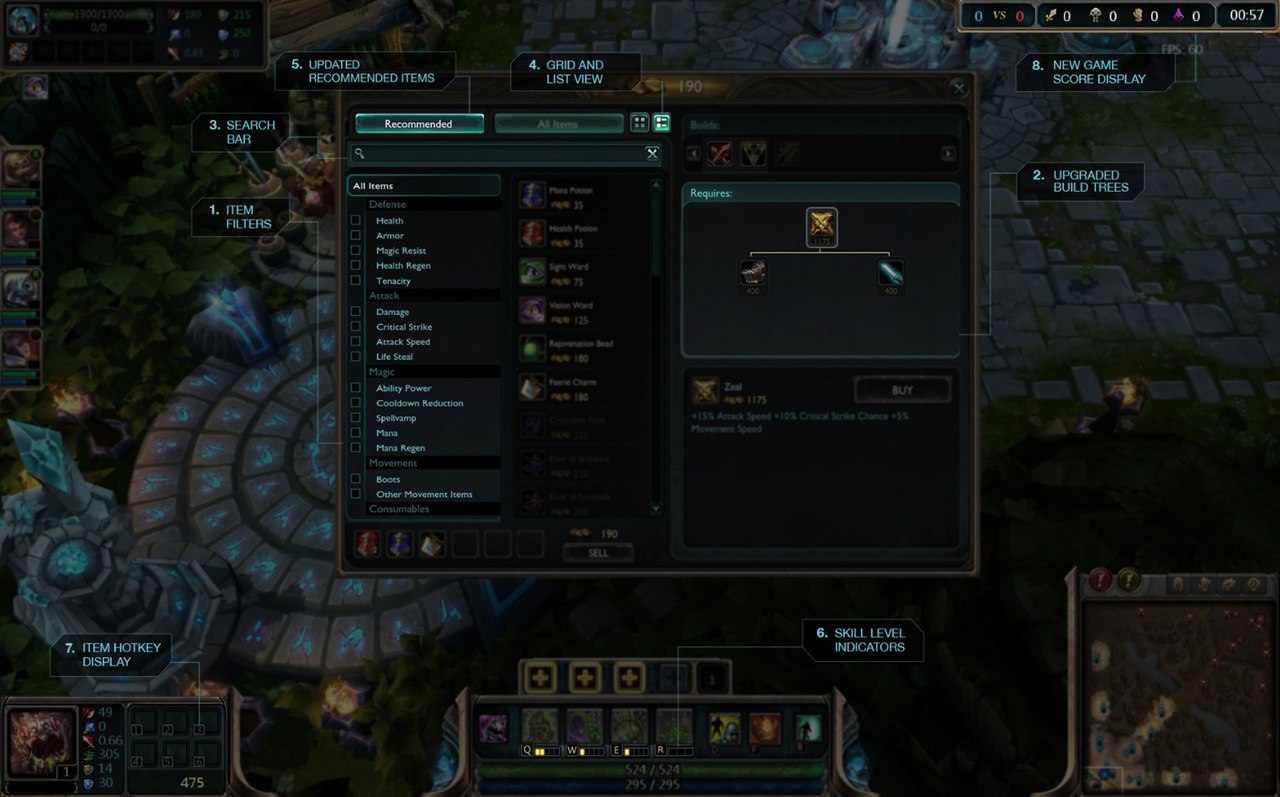Switch to the Recommended items tab
This screenshot has height=797, width=1280.
pos(419,124)
